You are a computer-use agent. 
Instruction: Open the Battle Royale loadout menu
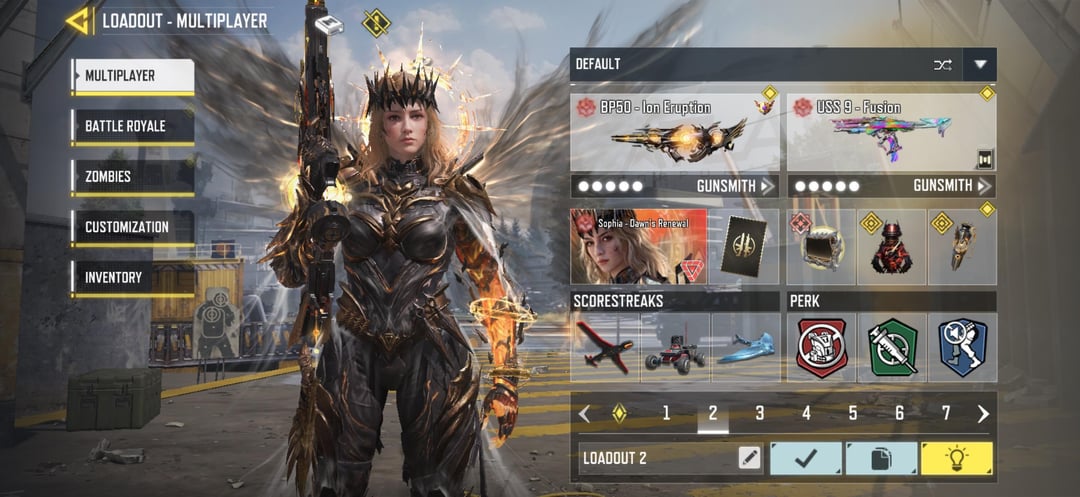[132, 127]
